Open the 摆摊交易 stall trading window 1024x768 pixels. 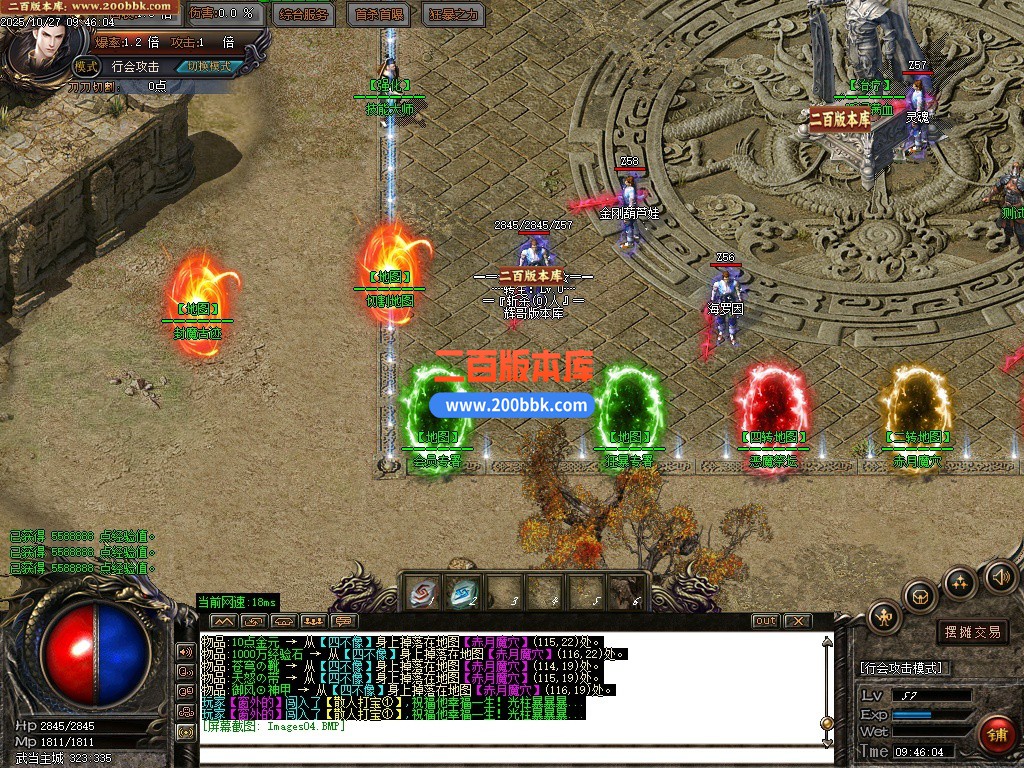click(972, 632)
